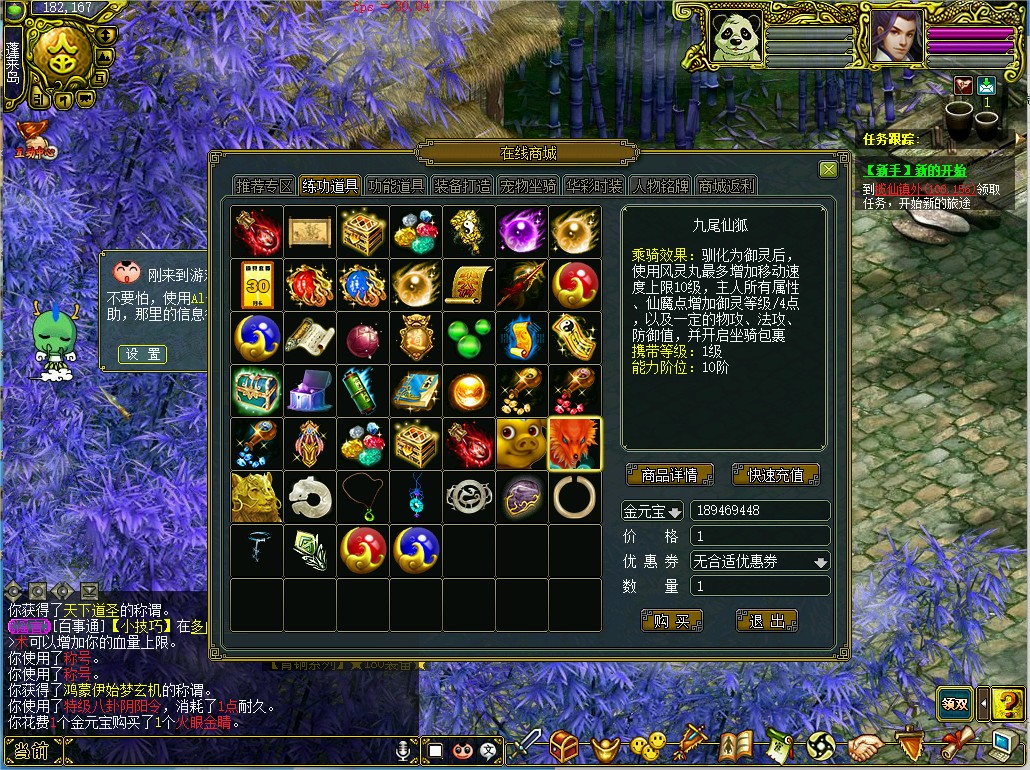The width and height of the screenshot is (1030, 770).
Task: Switch to the 装备打造 tab
Action: tap(462, 186)
